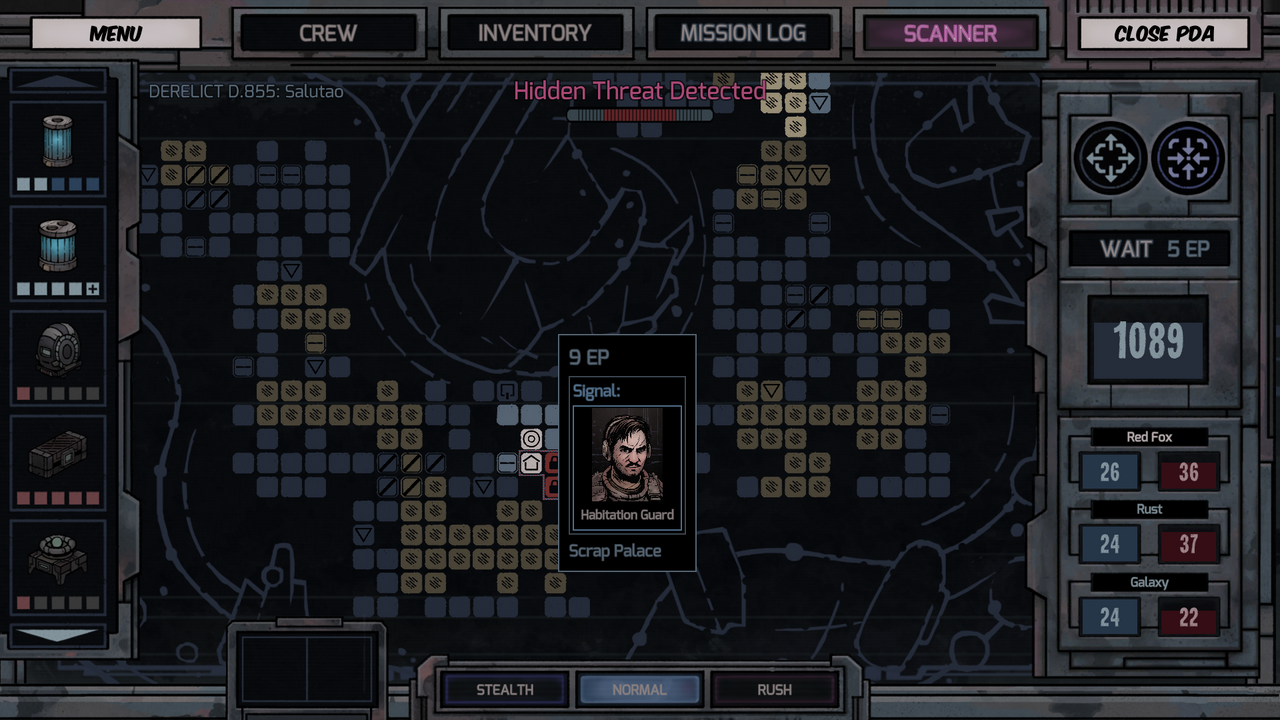The width and height of the screenshot is (1280, 720).
Task: Click the spread-out movement formation icon
Action: coord(1109,158)
